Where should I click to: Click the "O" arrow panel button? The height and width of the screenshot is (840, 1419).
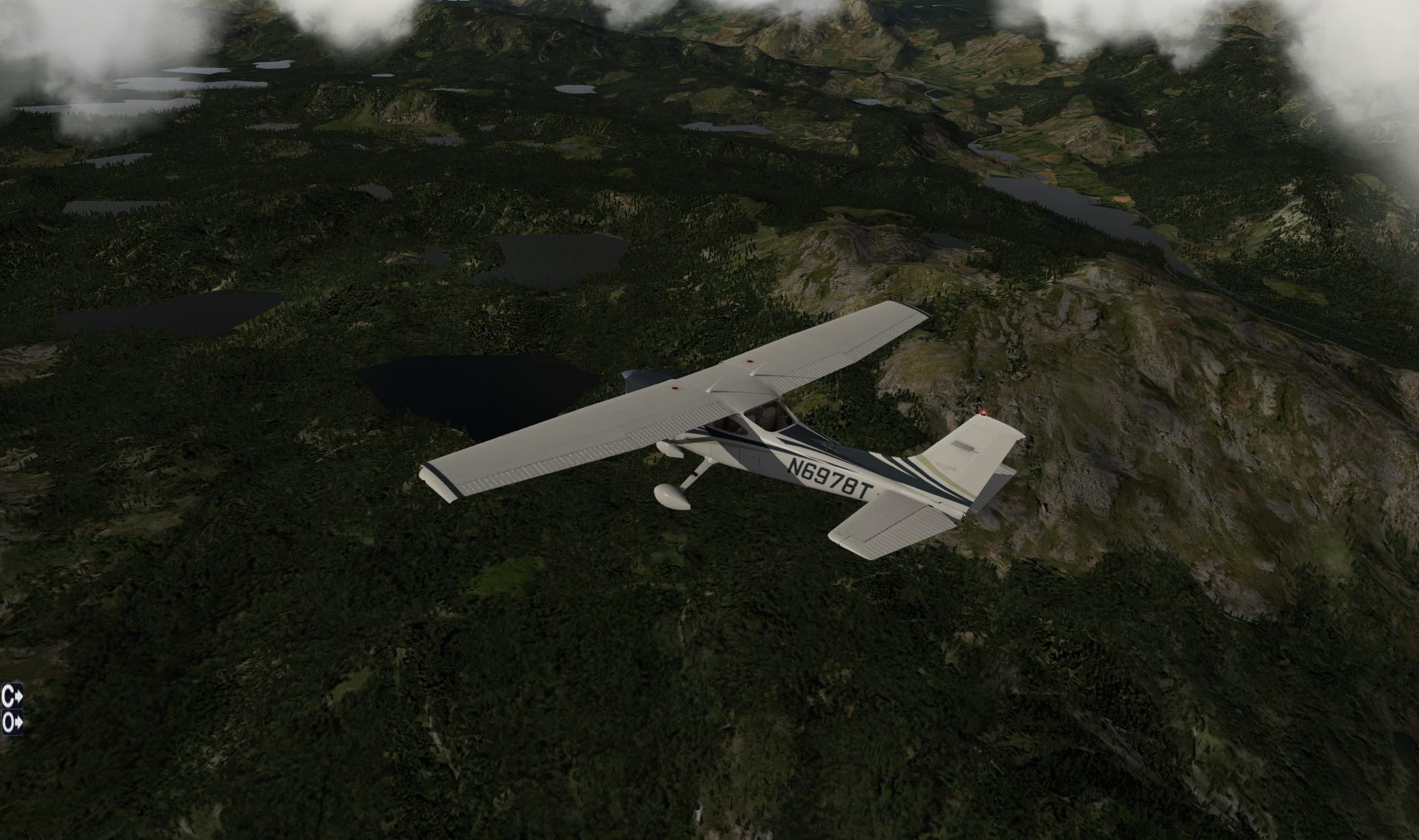tap(12, 723)
